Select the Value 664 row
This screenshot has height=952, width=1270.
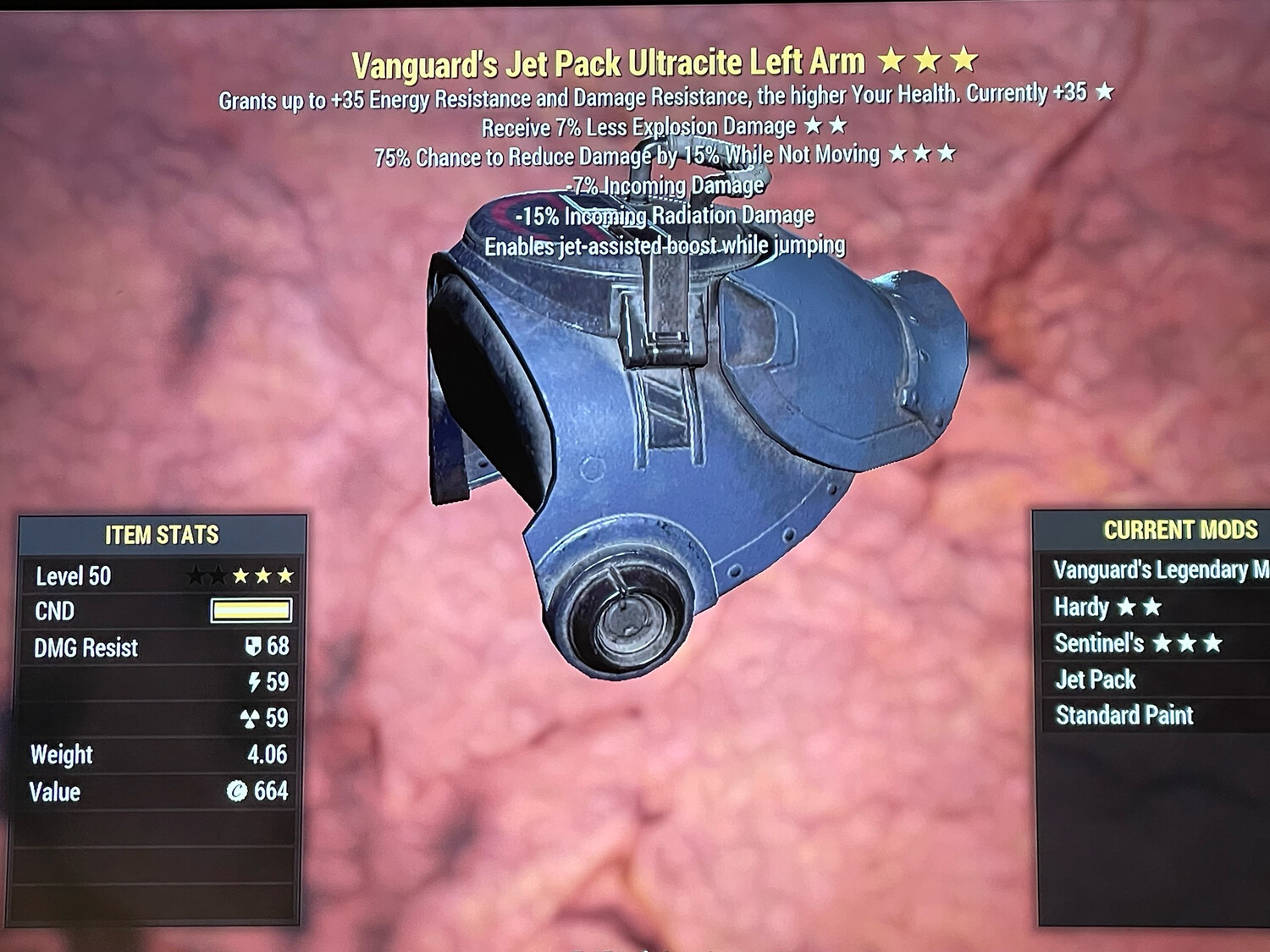pos(161,792)
